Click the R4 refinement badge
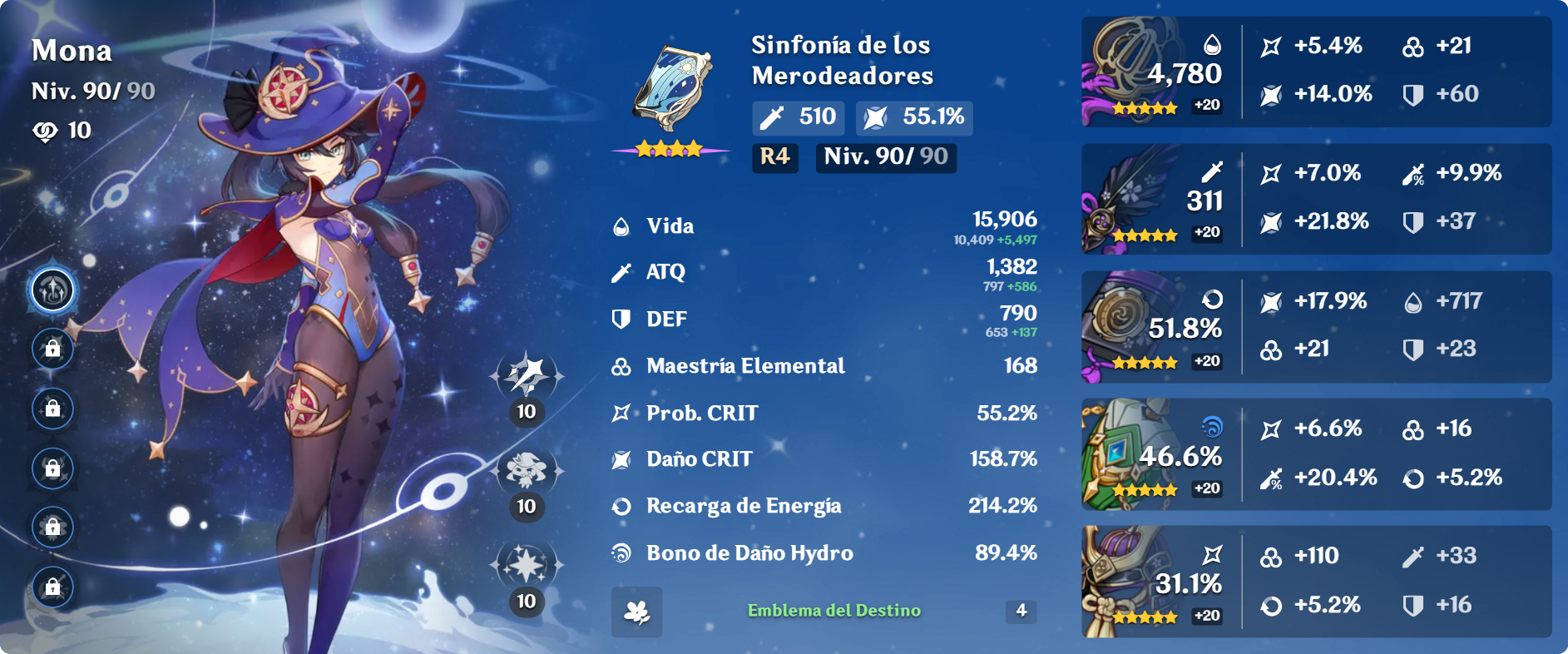Viewport: 1568px width, 654px height. [774, 157]
